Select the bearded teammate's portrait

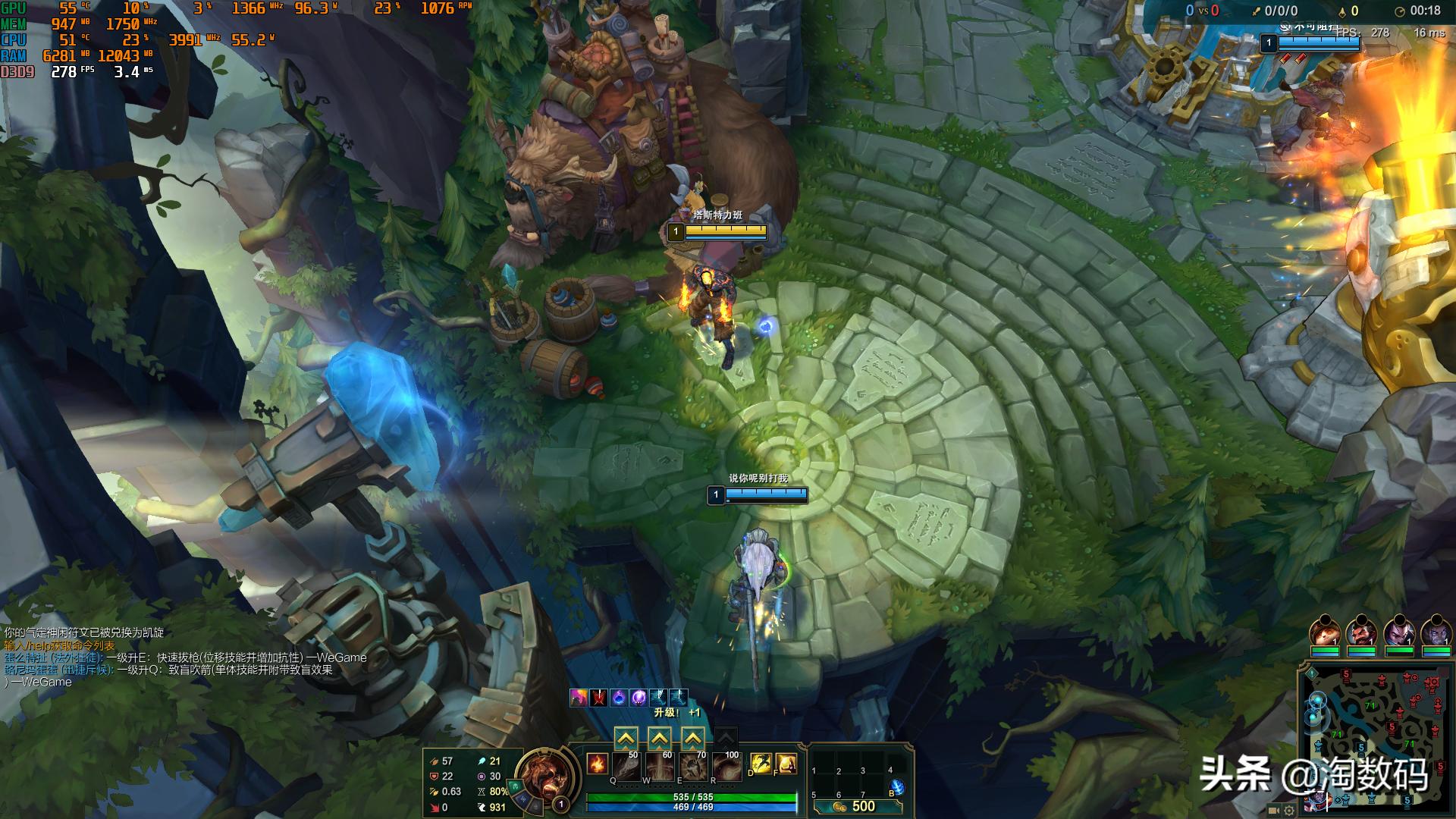tap(1361, 632)
